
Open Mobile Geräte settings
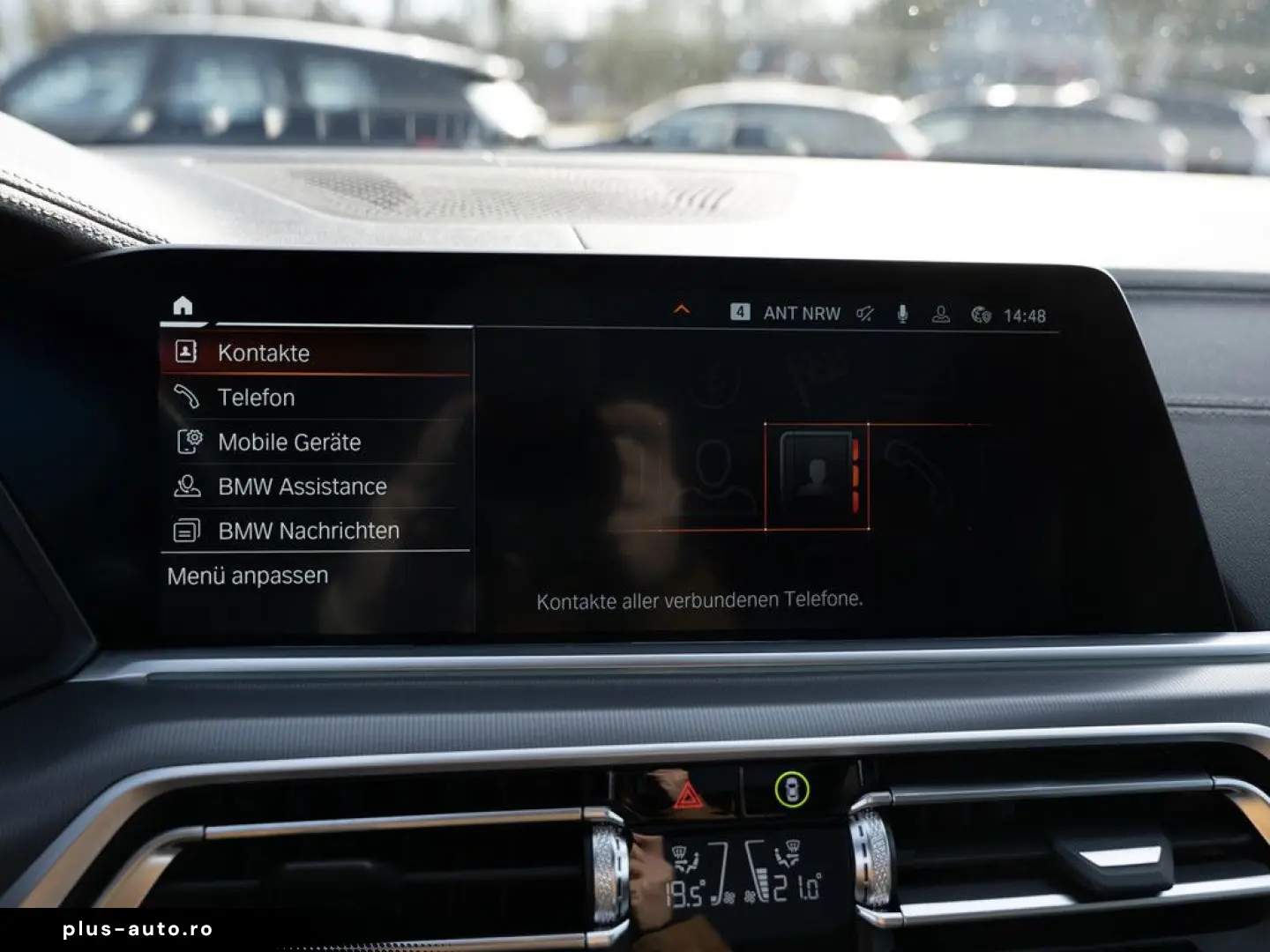point(288,442)
